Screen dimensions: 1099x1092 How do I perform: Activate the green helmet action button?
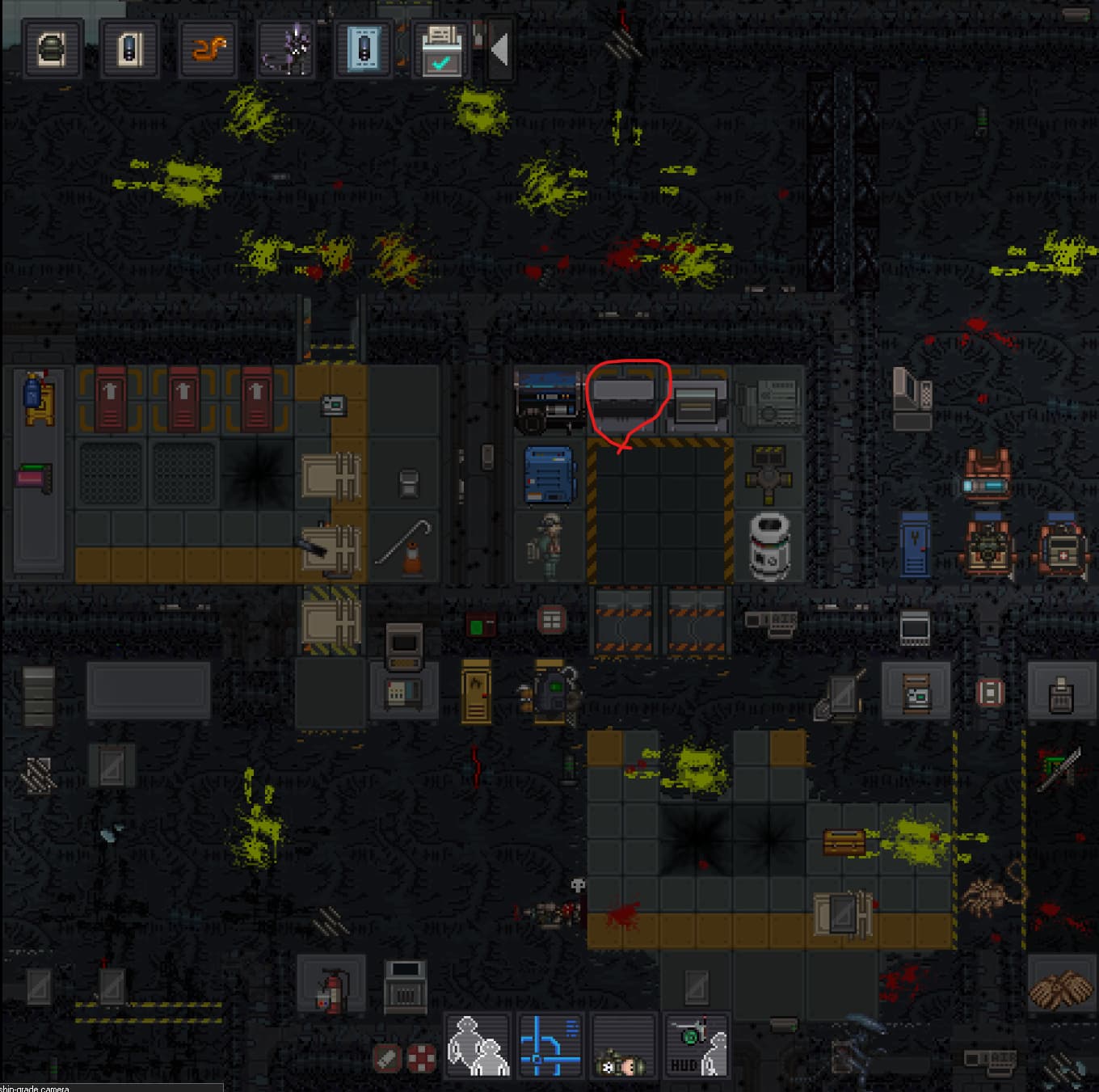click(53, 48)
